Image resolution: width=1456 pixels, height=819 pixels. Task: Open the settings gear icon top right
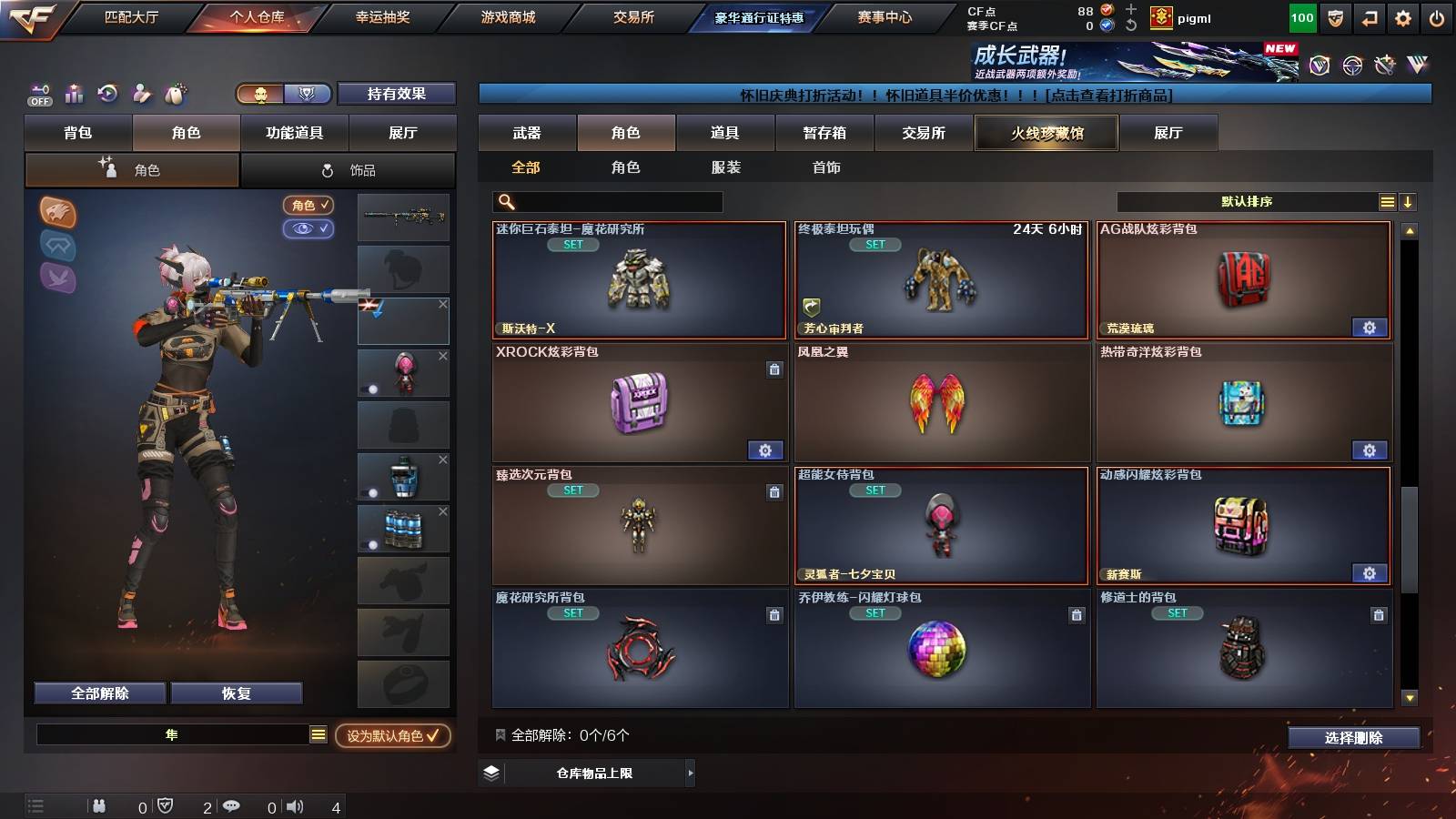click(x=1403, y=18)
